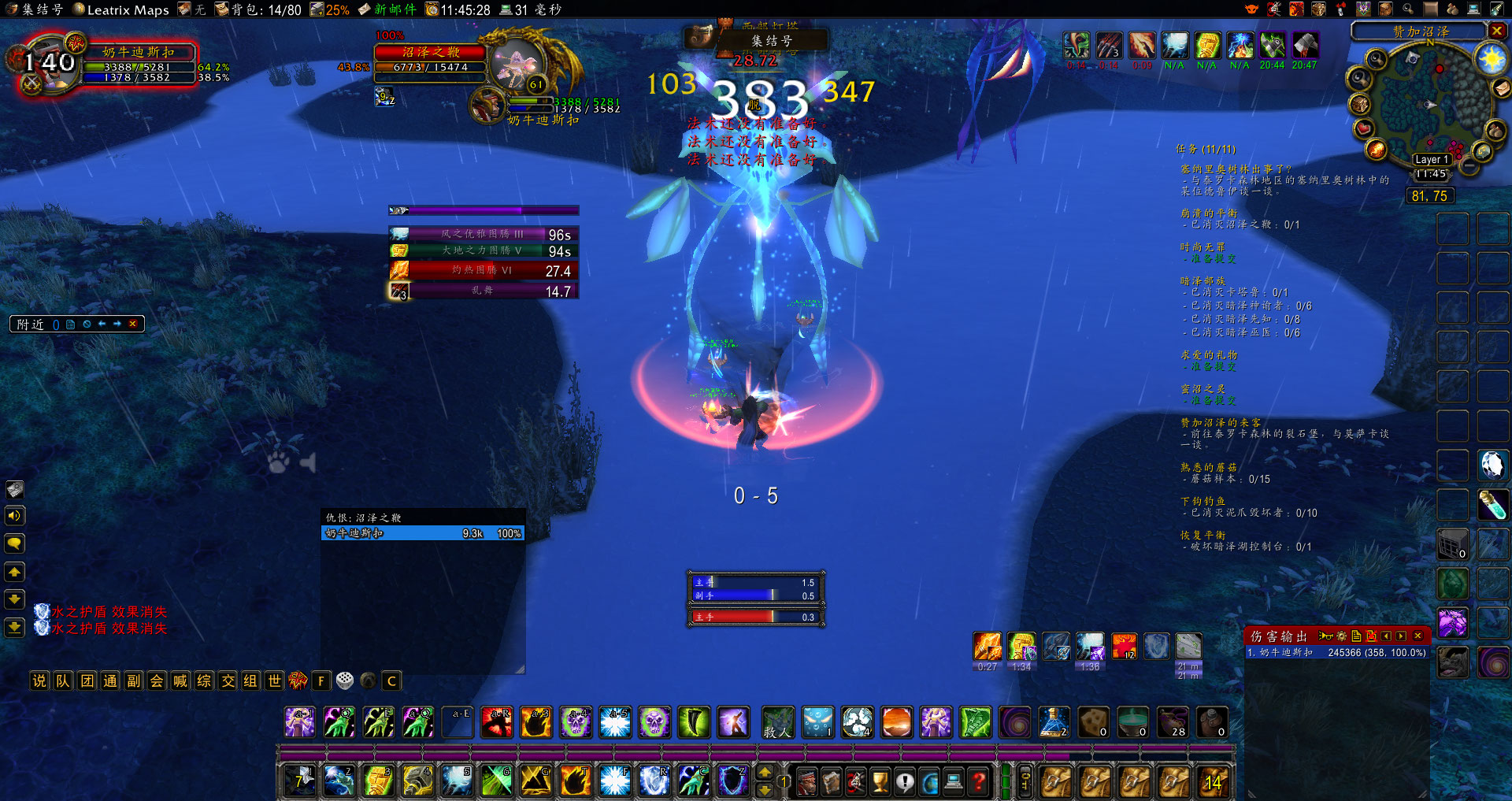The image size is (1512, 801).
Task: Close the 伤害输出 damage meter window
Action: 1418,636
